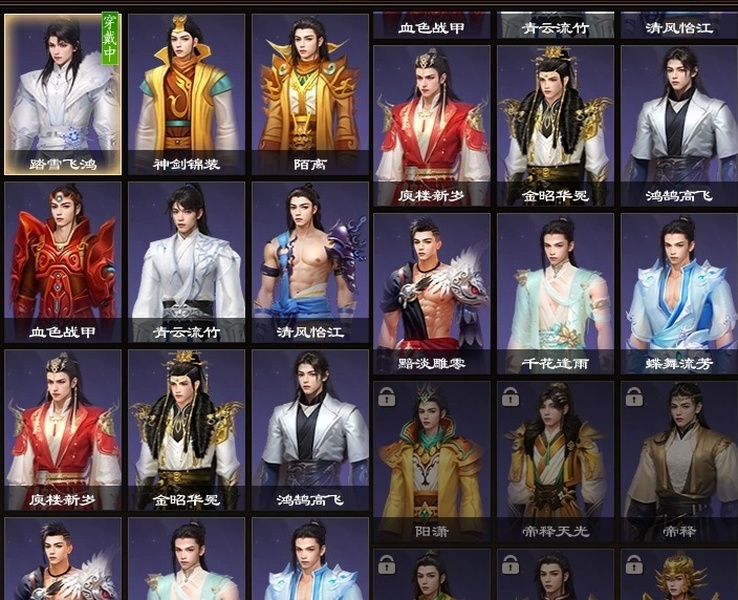Choose the locked 帝释 costume tile
738x600 pixels.
pyautogui.click(x=679, y=460)
